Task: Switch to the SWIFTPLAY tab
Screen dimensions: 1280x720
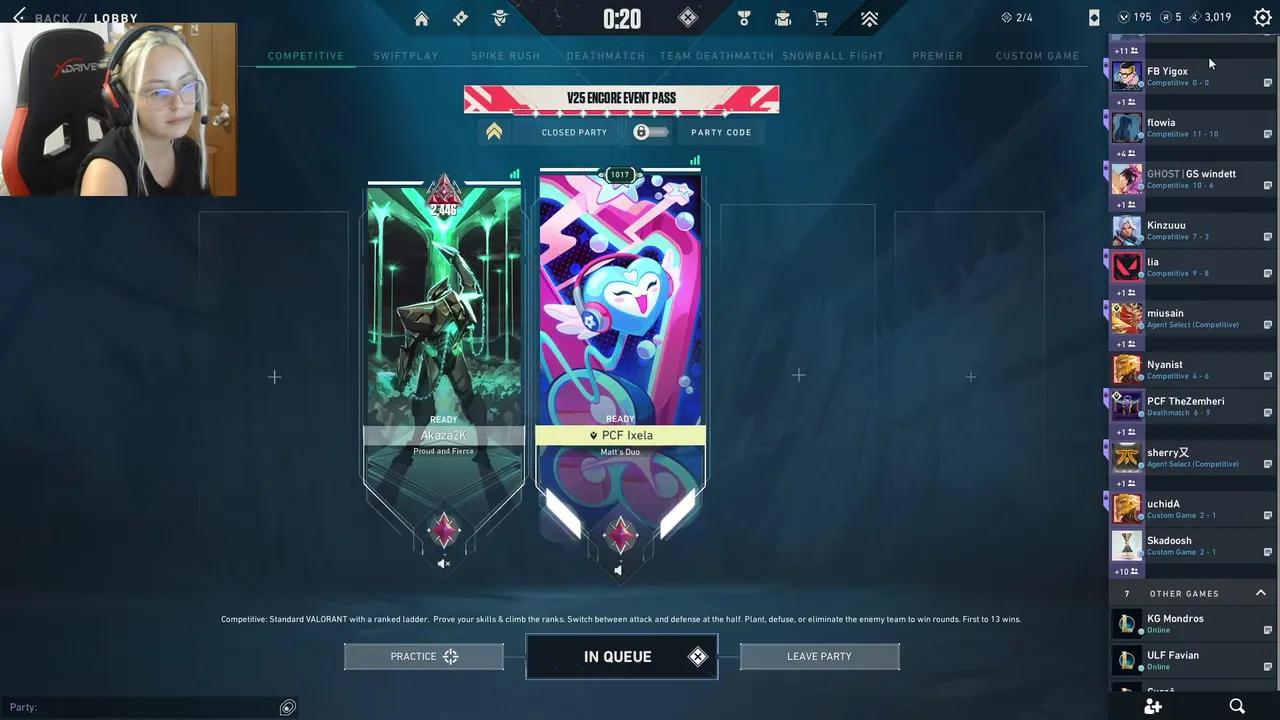Action: [x=405, y=56]
